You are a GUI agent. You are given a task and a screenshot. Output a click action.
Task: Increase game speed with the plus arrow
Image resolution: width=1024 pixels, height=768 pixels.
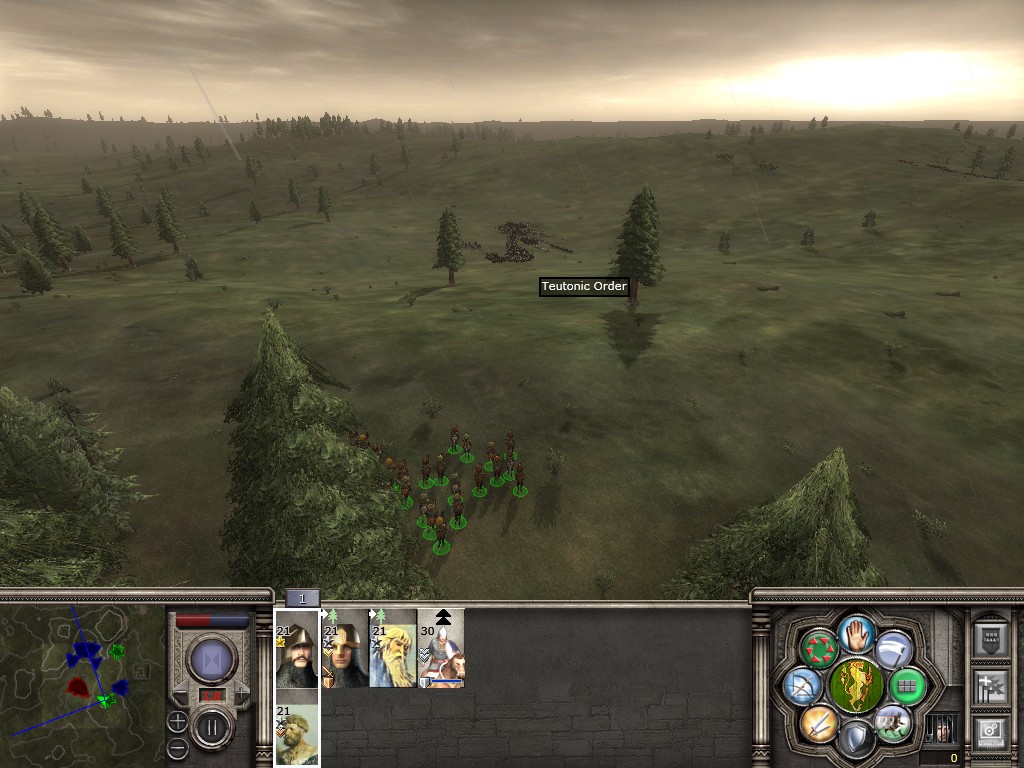point(243,692)
